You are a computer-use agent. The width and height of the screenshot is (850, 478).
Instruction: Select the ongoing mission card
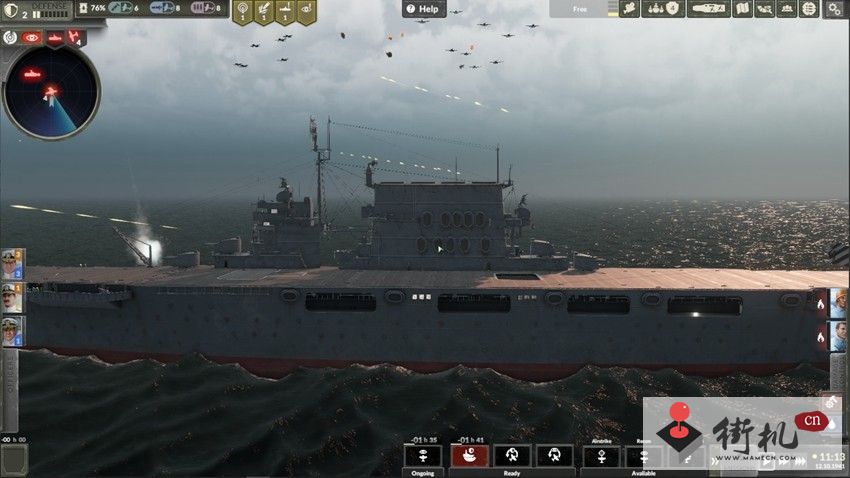point(423,455)
